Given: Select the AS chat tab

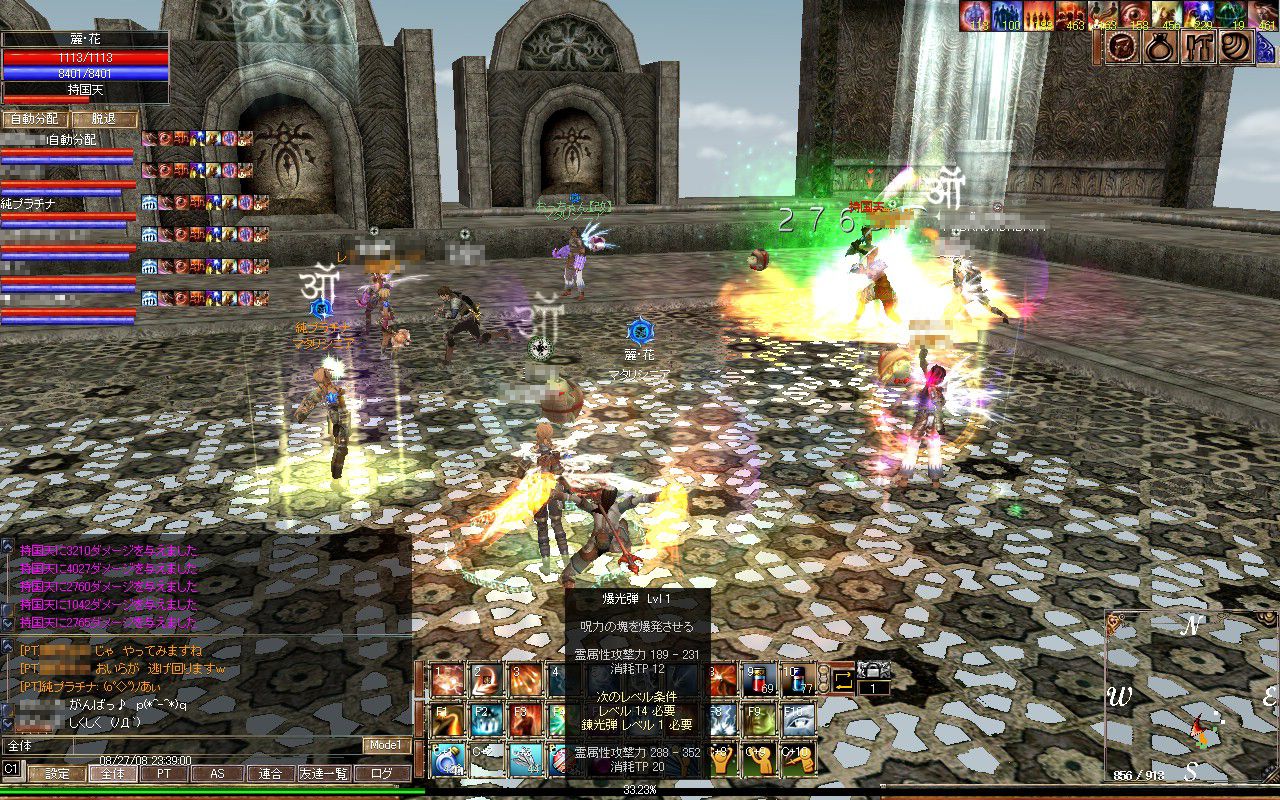Looking at the screenshot, I should [217, 773].
